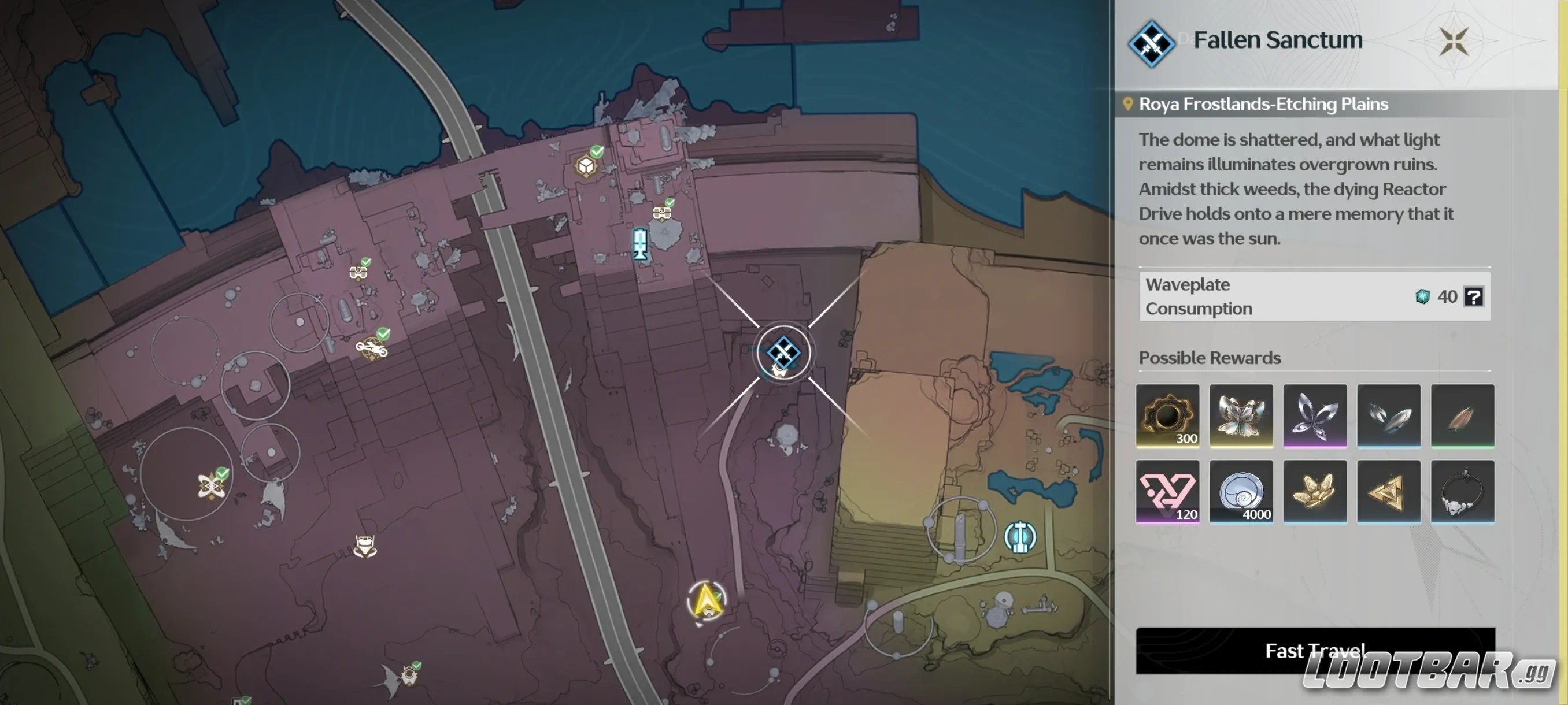Toggle the green checkmark on the chest marker
The height and width of the screenshot is (705, 1568).
[x=670, y=204]
